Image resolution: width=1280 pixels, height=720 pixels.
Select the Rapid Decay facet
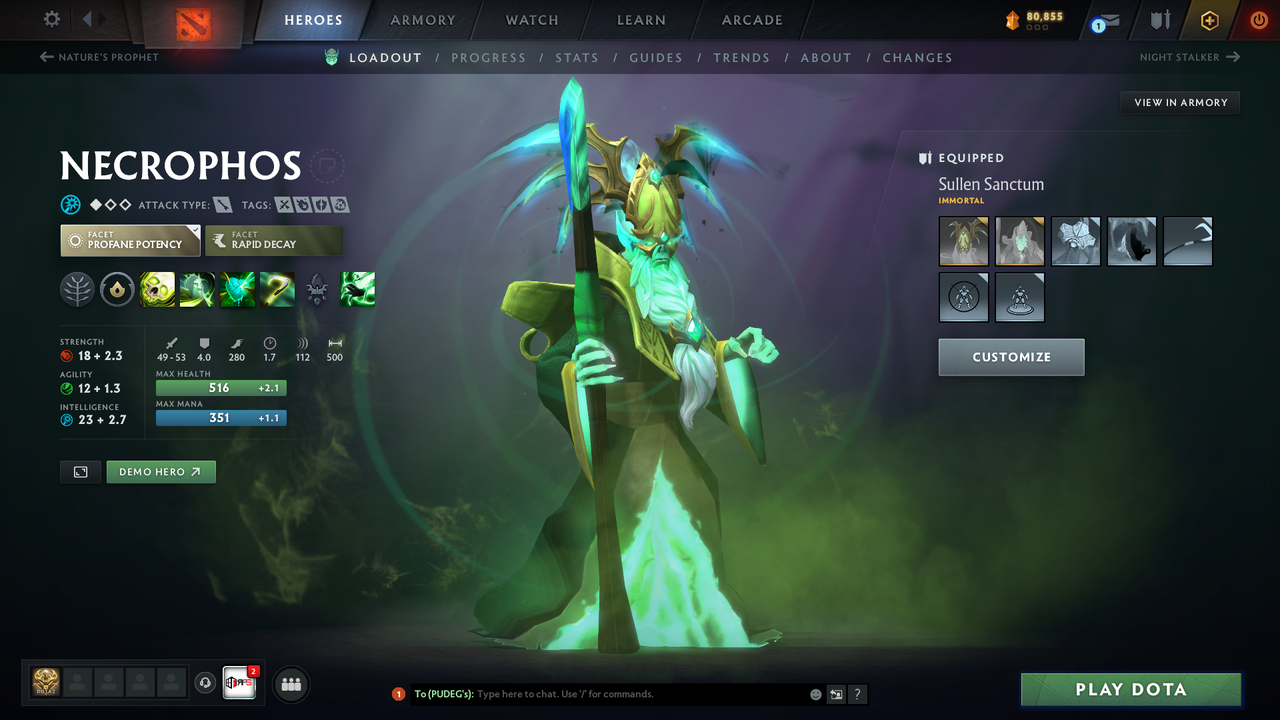(274, 241)
